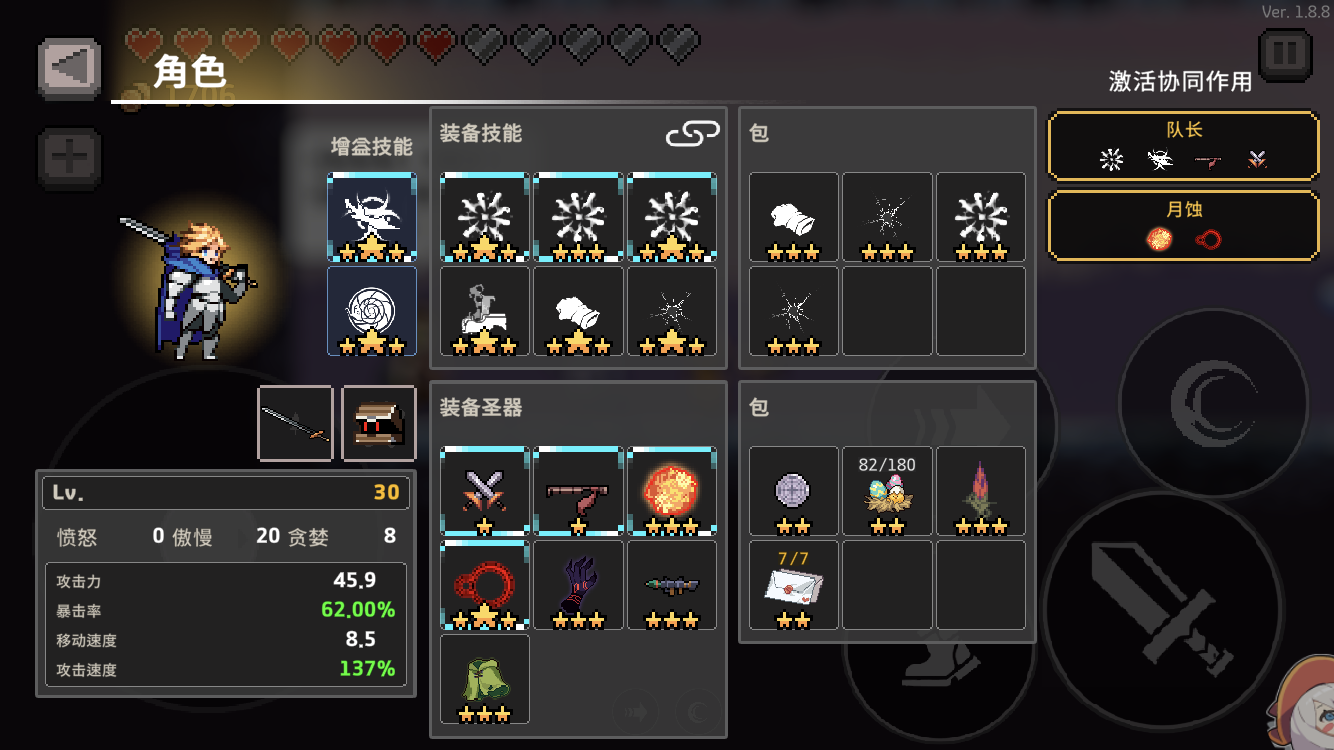Select the green cloak relic
This screenshot has width=1334, height=750.
tap(484, 680)
